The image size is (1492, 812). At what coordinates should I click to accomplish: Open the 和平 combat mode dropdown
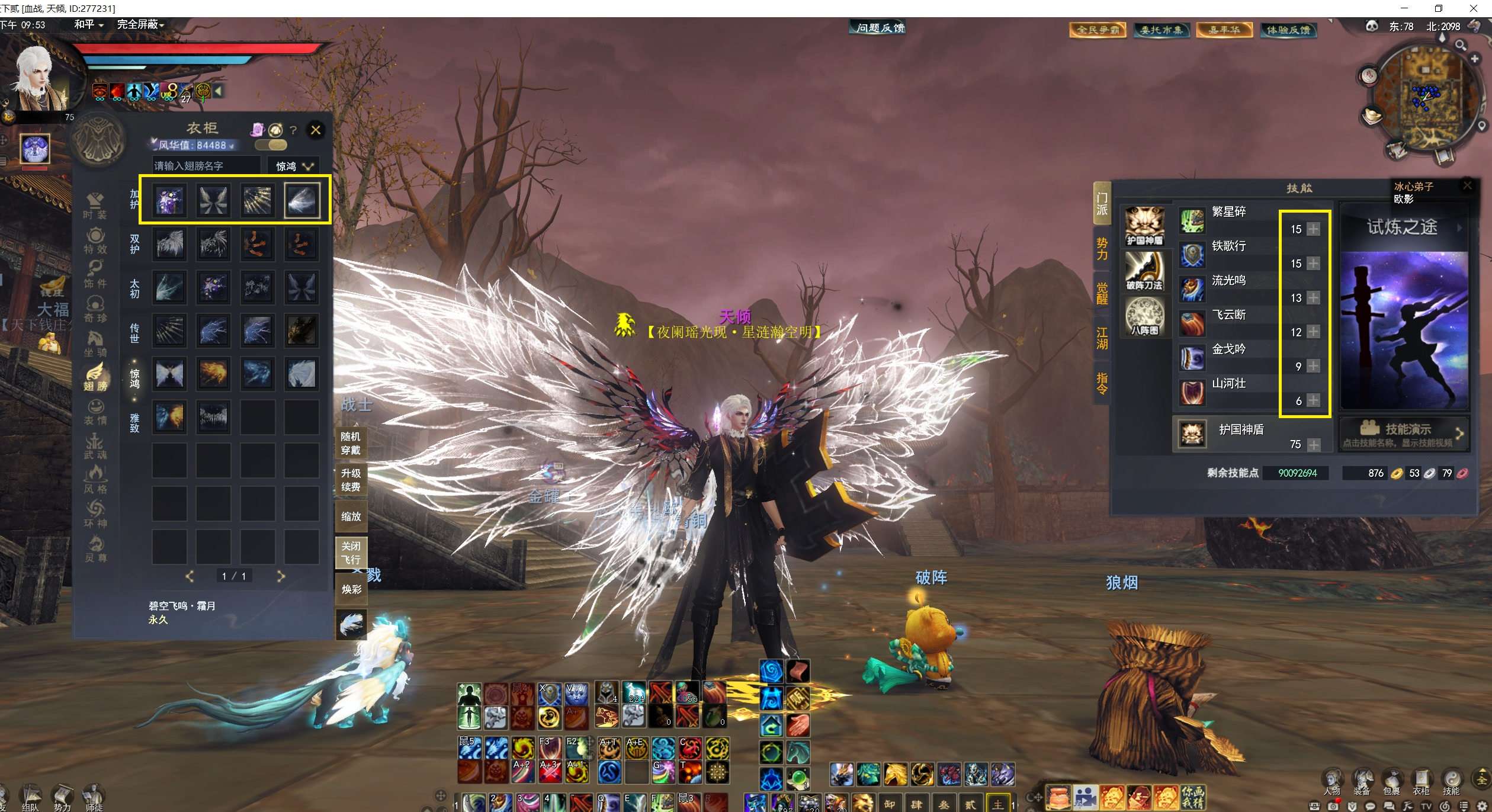(89, 24)
